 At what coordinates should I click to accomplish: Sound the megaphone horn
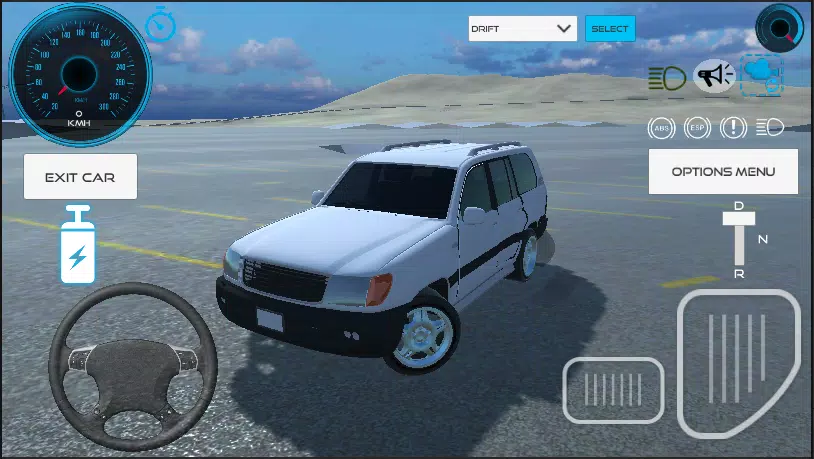pos(714,76)
